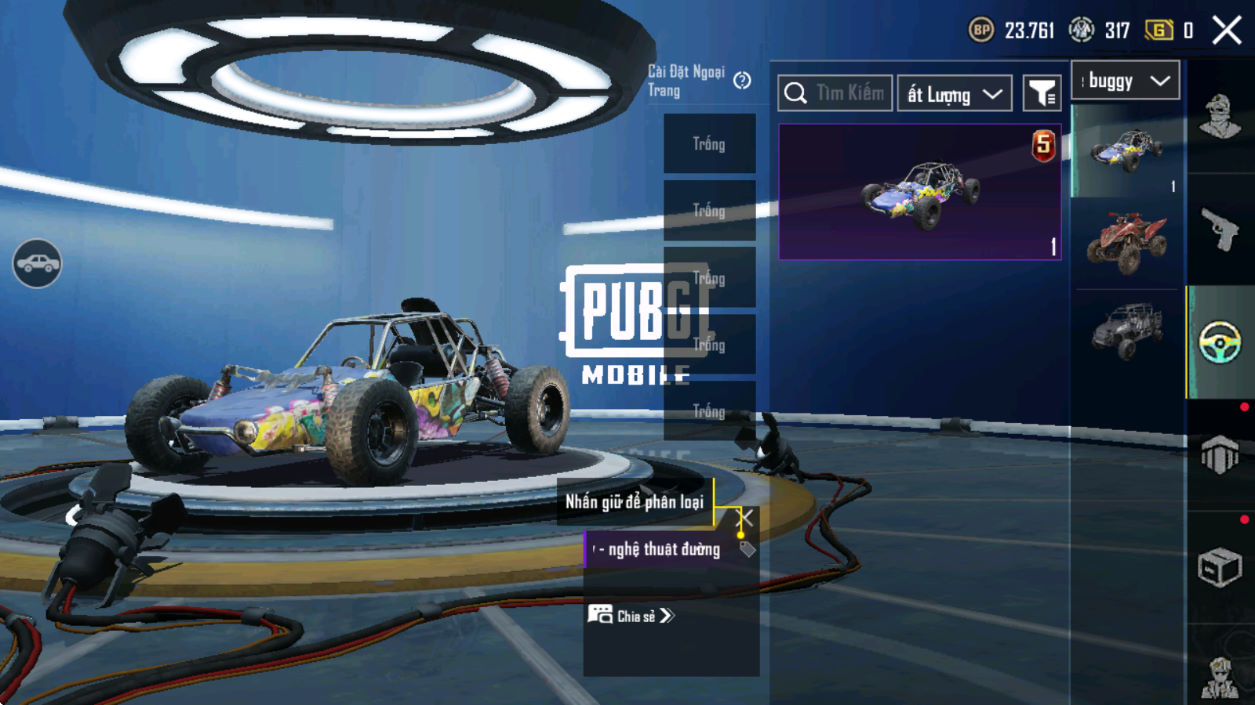Open the crate box tab

(x=1219, y=568)
